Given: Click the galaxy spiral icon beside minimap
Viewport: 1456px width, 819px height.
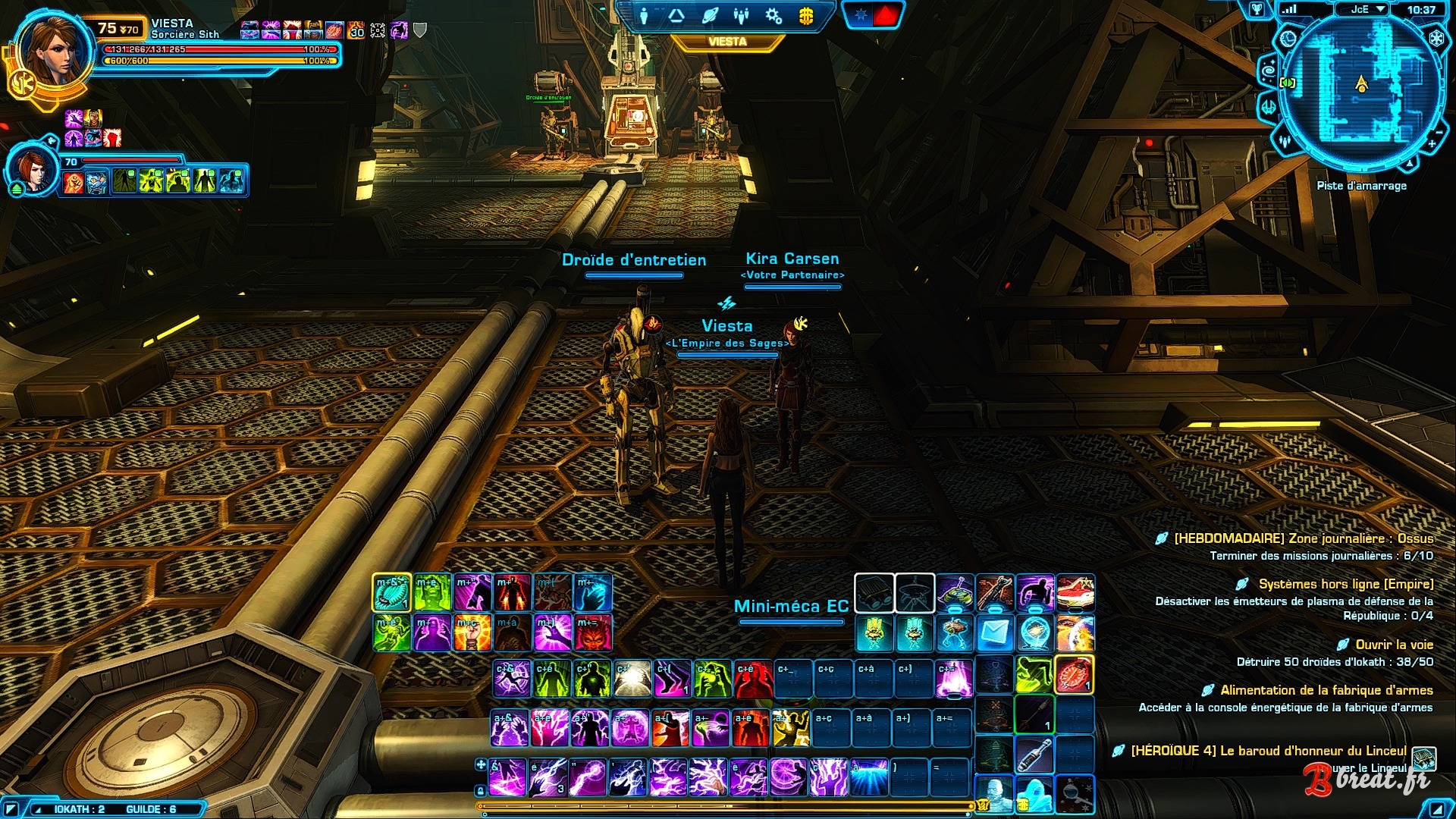Looking at the screenshot, I should tap(1269, 72).
